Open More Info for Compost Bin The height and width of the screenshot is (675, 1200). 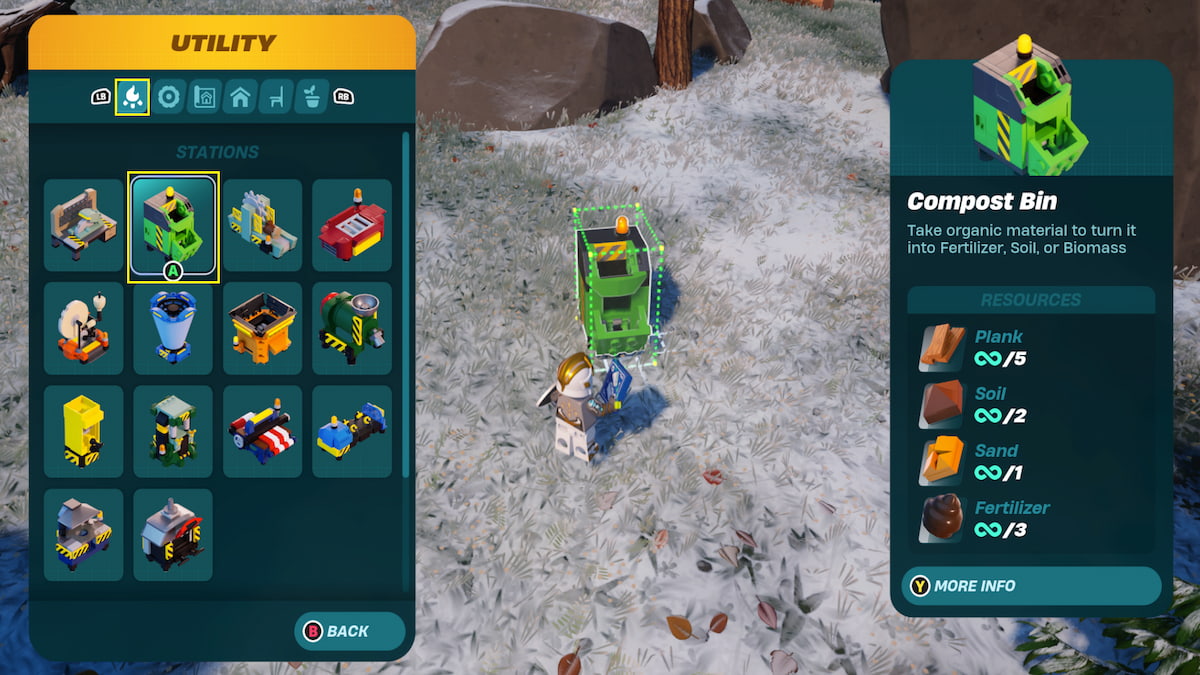[x=1030, y=586]
